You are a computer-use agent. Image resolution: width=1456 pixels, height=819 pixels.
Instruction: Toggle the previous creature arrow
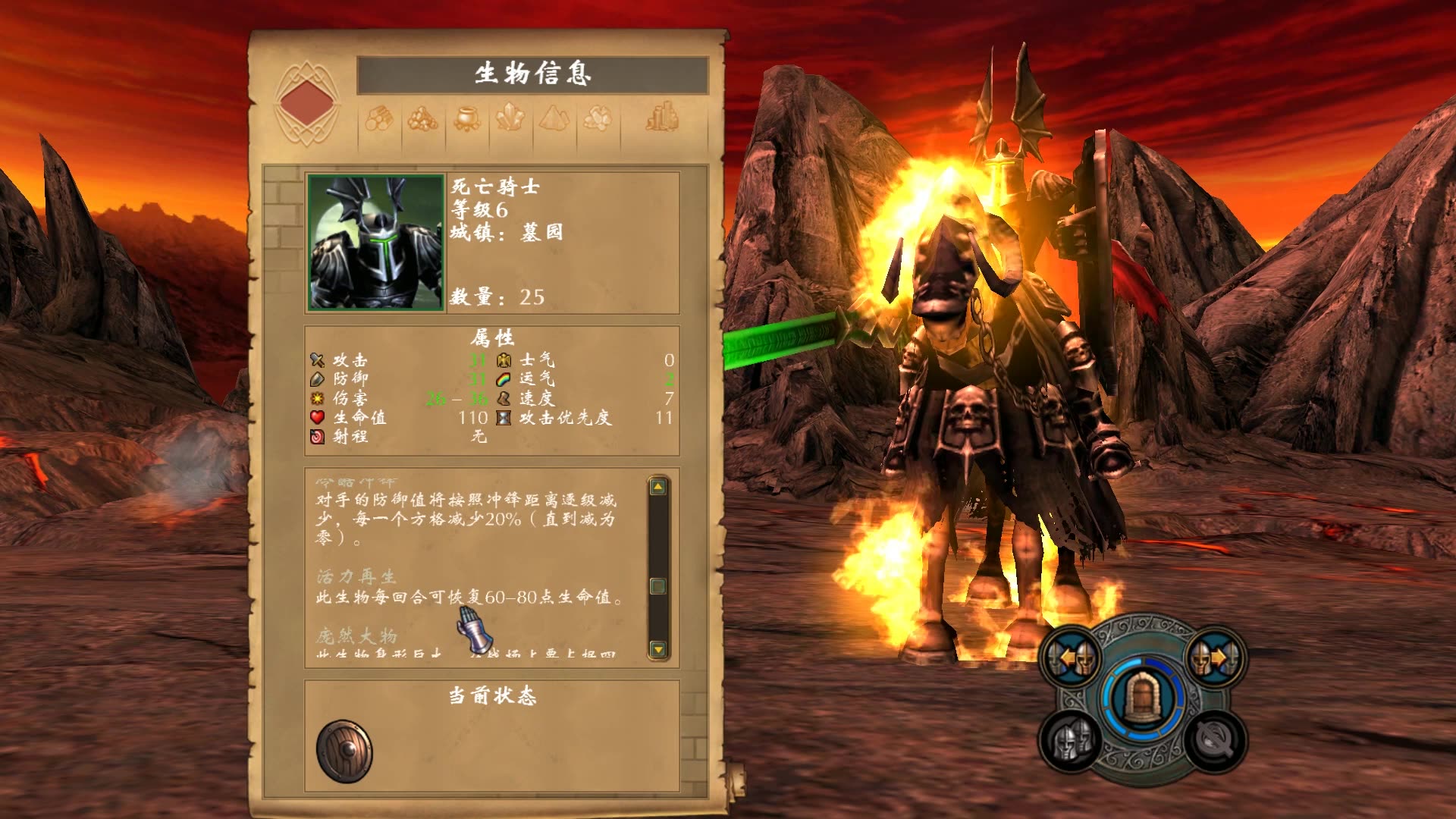tap(1068, 656)
